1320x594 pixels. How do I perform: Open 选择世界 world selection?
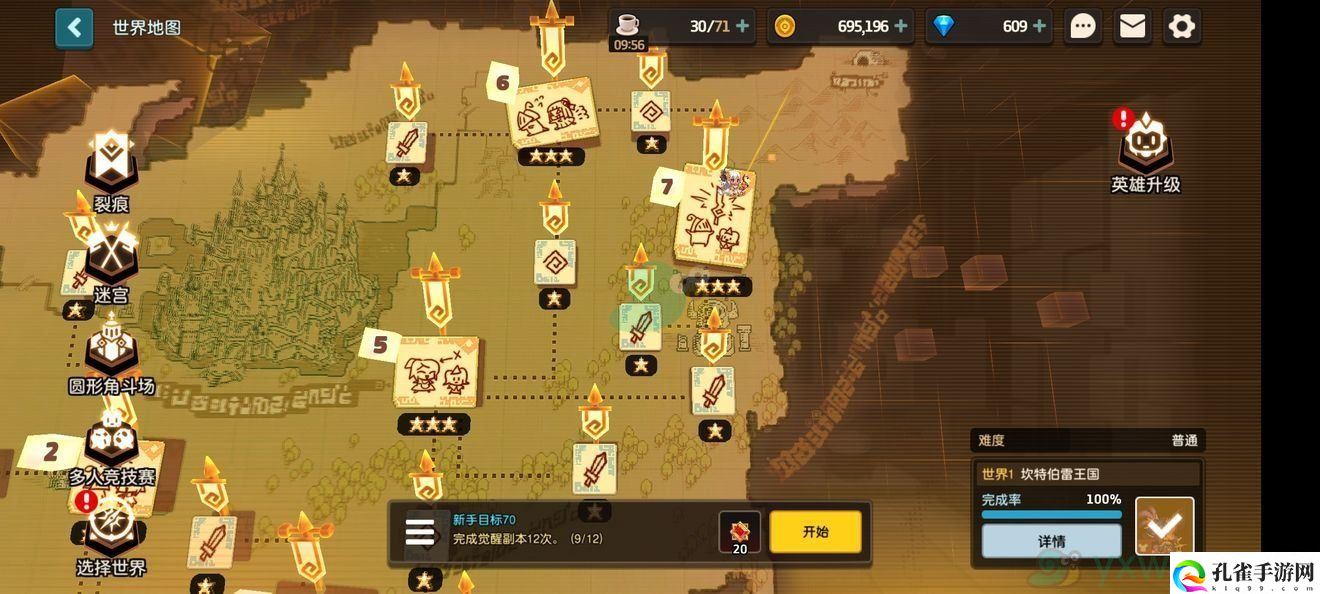[x=111, y=532]
